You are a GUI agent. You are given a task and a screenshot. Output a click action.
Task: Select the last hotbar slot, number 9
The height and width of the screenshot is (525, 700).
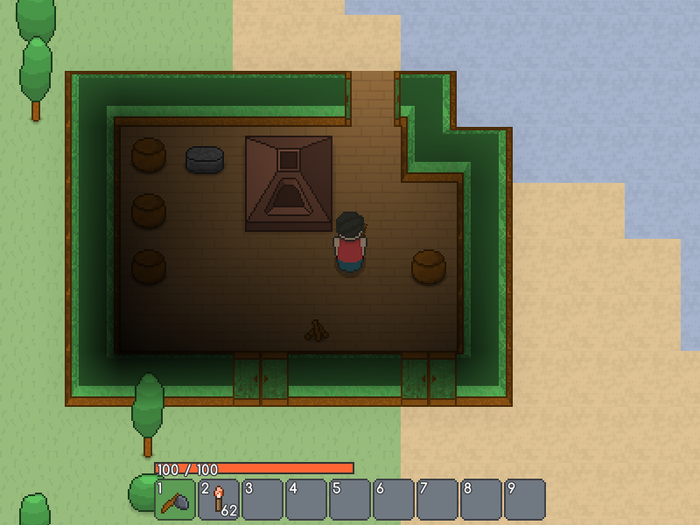[x=525, y=498]
